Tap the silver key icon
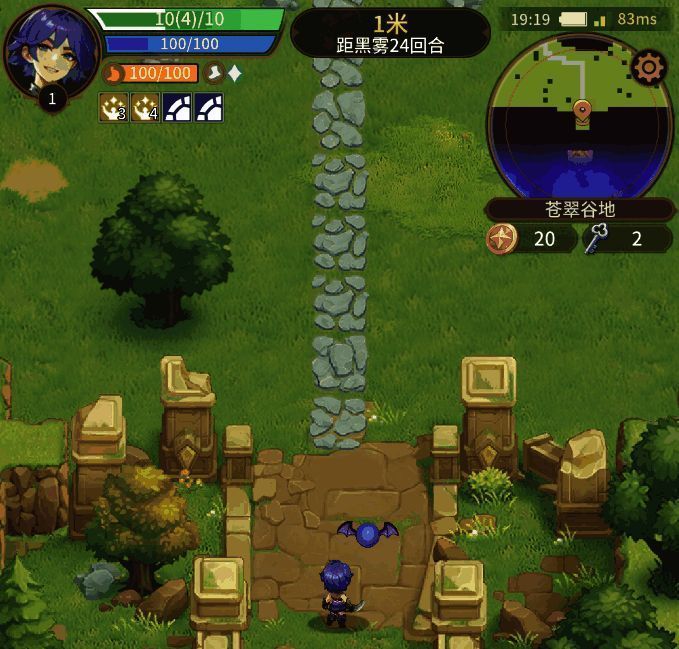This screenshot has height=649, width=679. 598,238
